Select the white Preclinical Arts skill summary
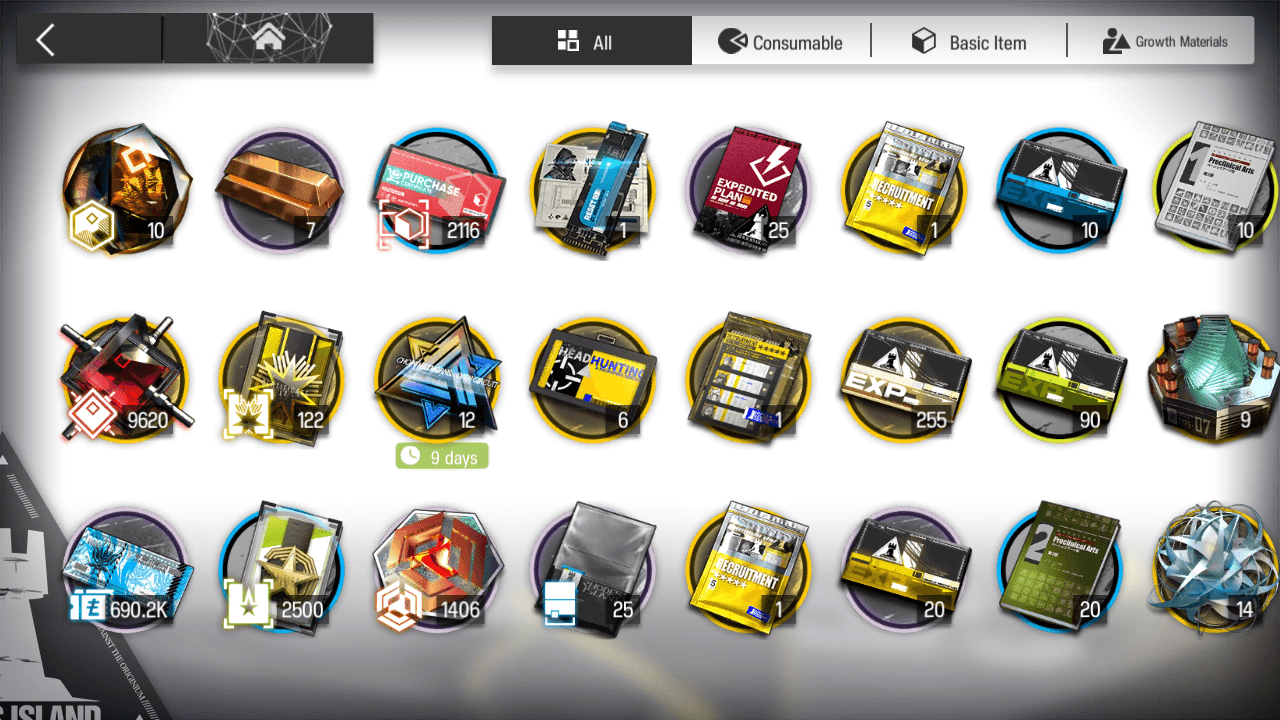The image size is (1280, 720). [1216, 190]
